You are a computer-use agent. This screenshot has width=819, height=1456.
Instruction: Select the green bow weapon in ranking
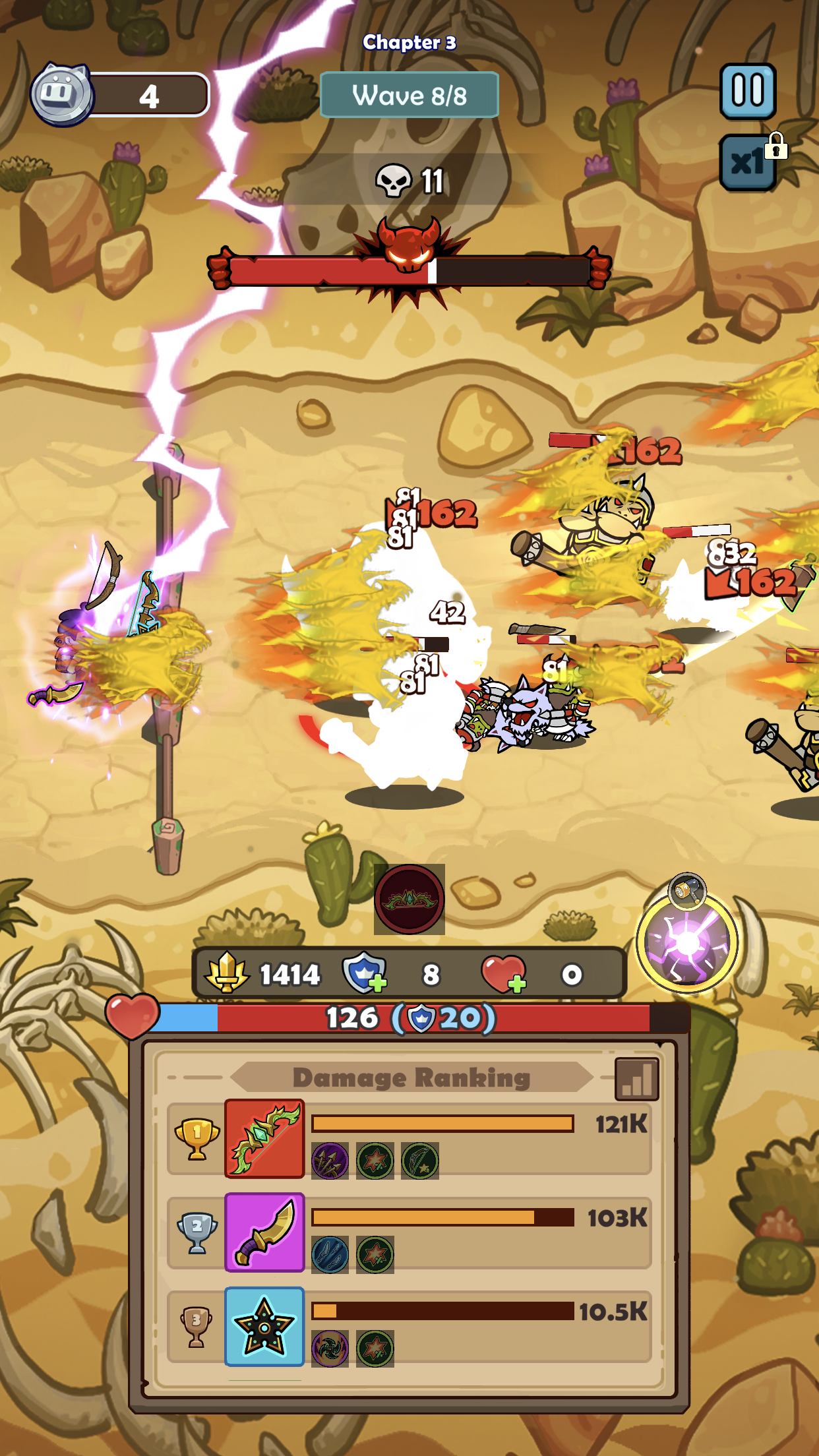264,1139
